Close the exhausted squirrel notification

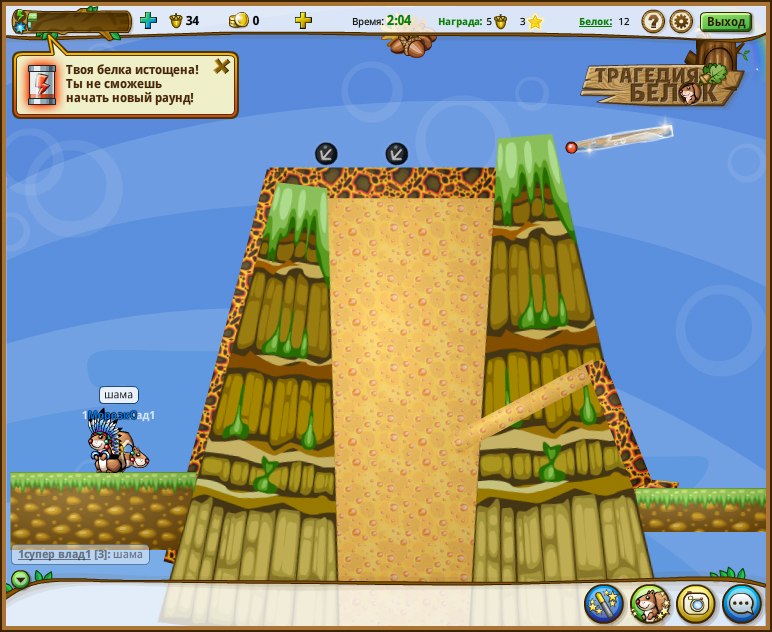[x=222, y=67]
